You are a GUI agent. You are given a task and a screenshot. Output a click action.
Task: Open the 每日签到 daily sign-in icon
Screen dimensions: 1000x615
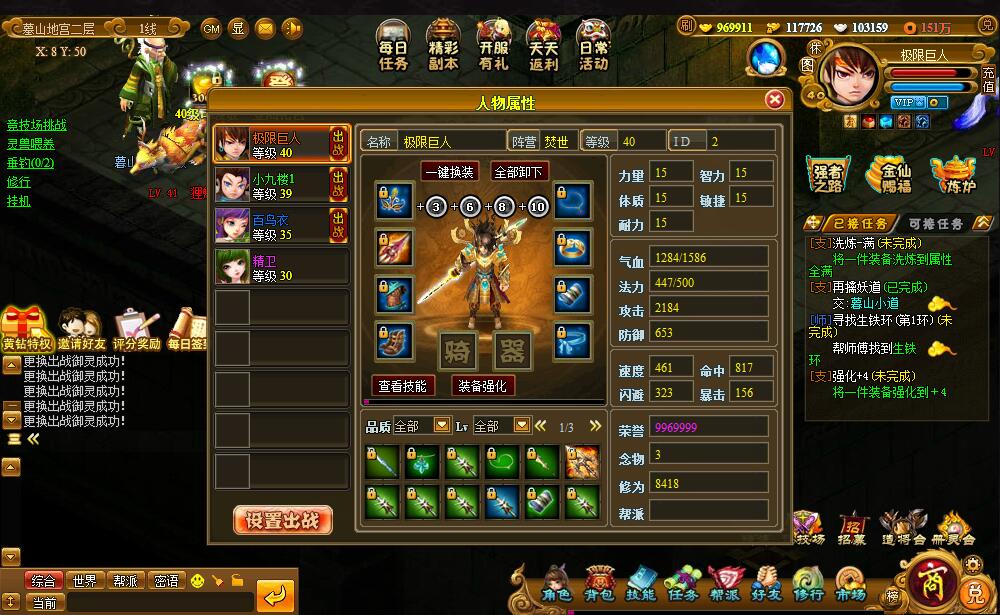pos(186,330)
